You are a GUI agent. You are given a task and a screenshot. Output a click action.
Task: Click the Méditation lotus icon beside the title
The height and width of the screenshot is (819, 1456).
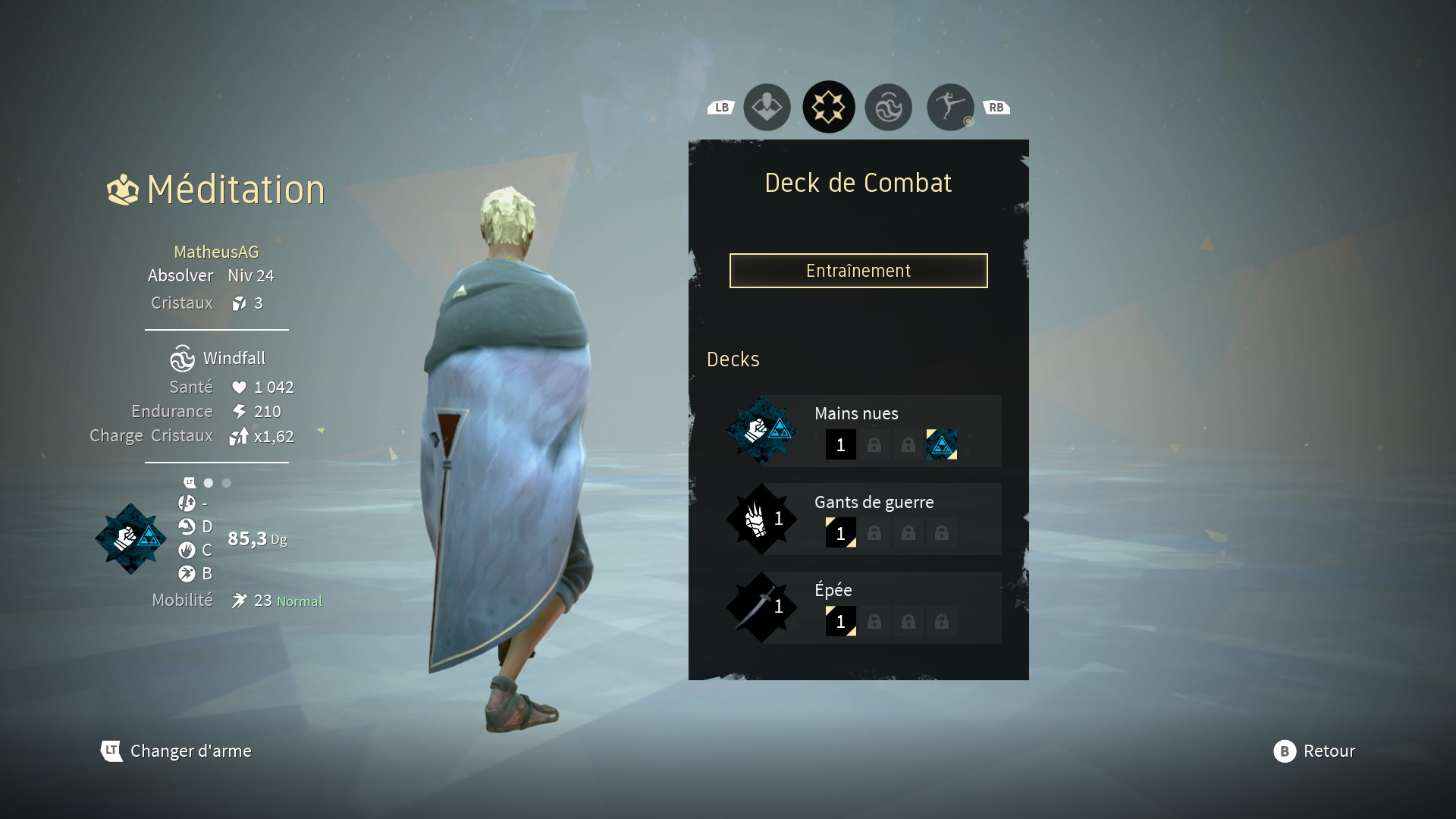pyautogui.click(x=122, y=190)
